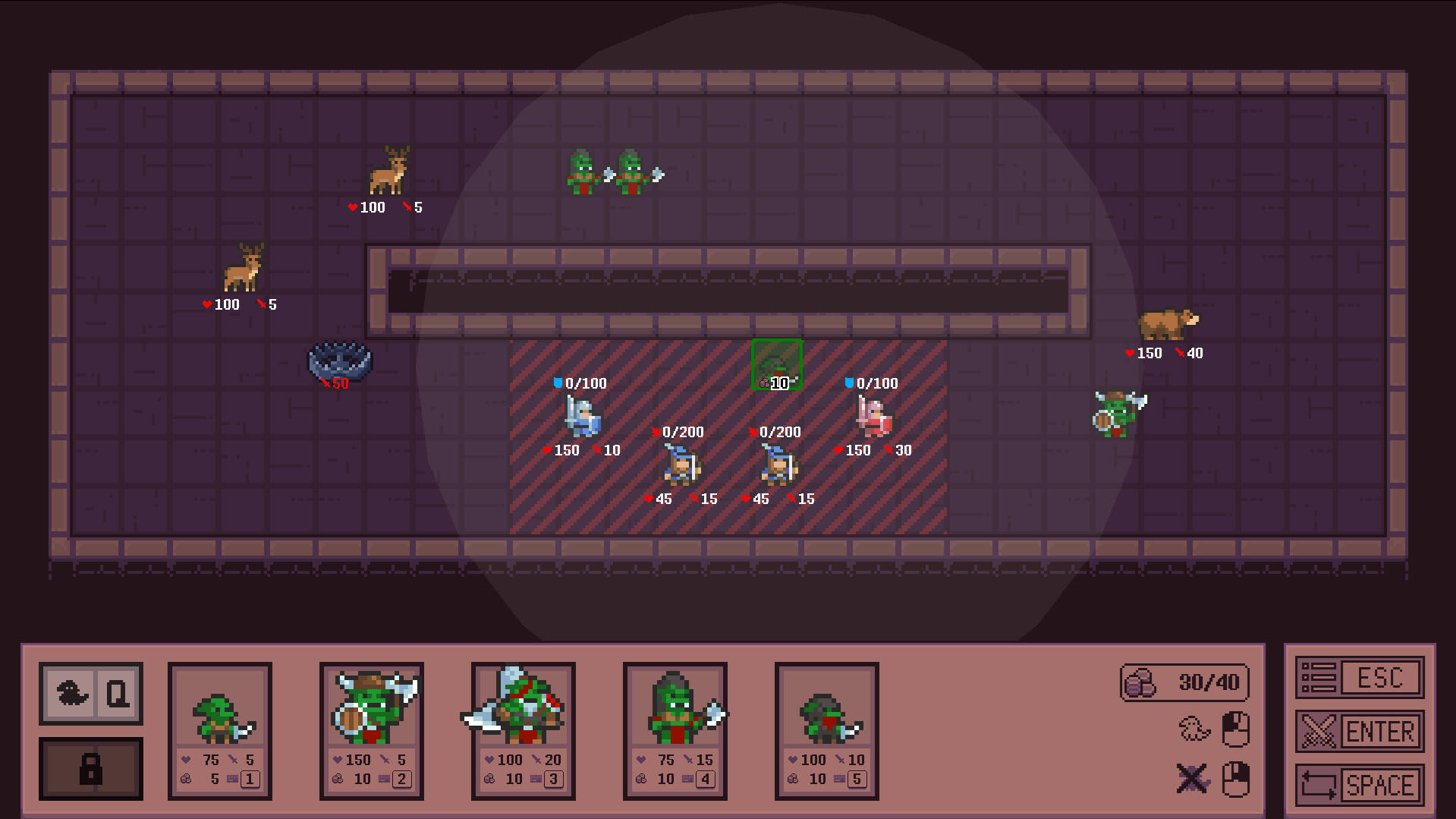The height and width of the screenshot is (819, 1456).
Task: Click the ghost left-click placement hint icon
Action: [x=1193, y=726]
